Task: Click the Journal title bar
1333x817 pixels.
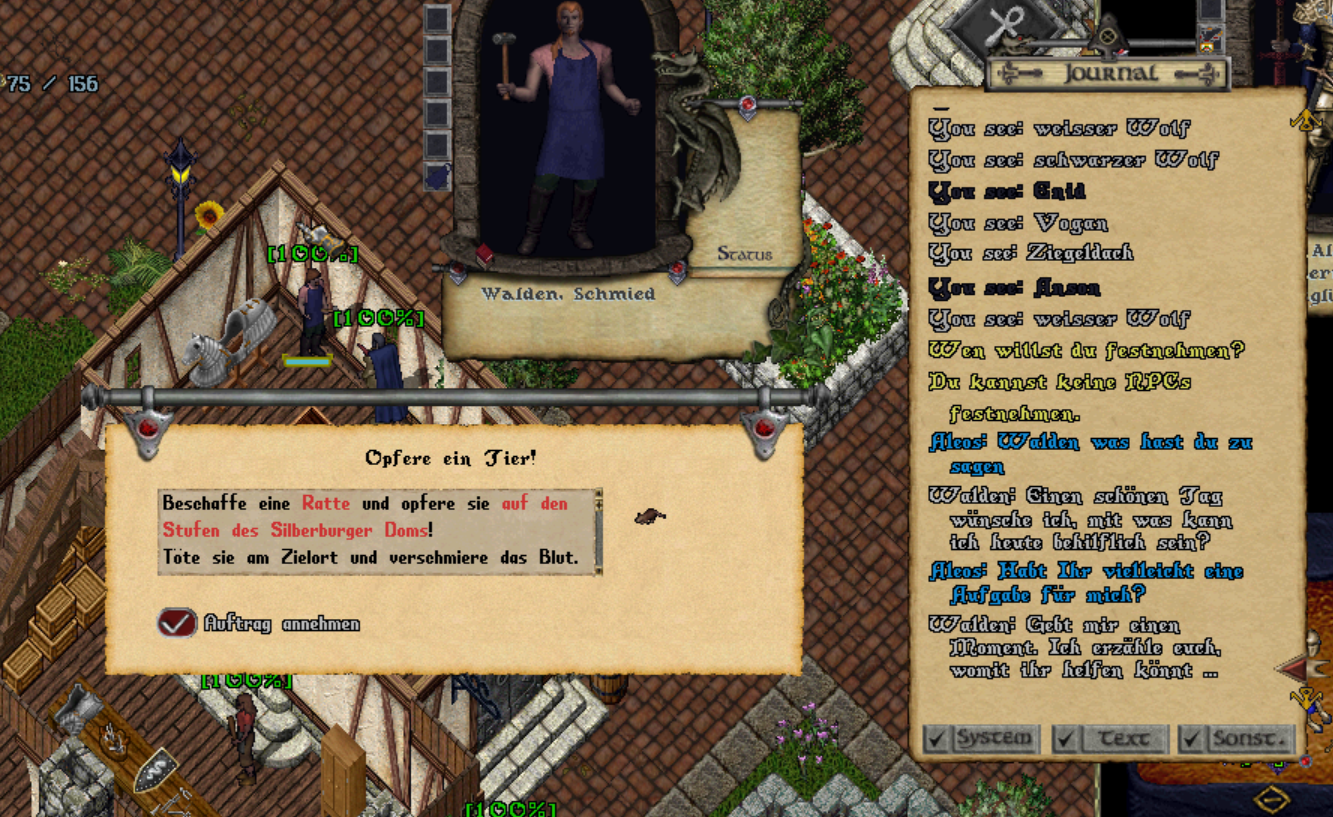Action: pyautogui.click(x=1110, y=73)
